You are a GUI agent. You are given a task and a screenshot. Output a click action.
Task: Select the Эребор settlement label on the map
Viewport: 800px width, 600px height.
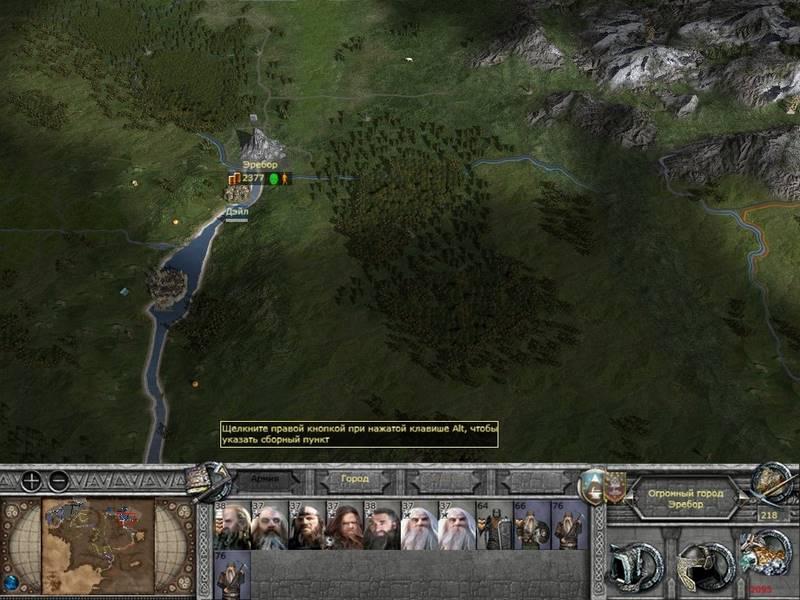click(x=259, y=164)
